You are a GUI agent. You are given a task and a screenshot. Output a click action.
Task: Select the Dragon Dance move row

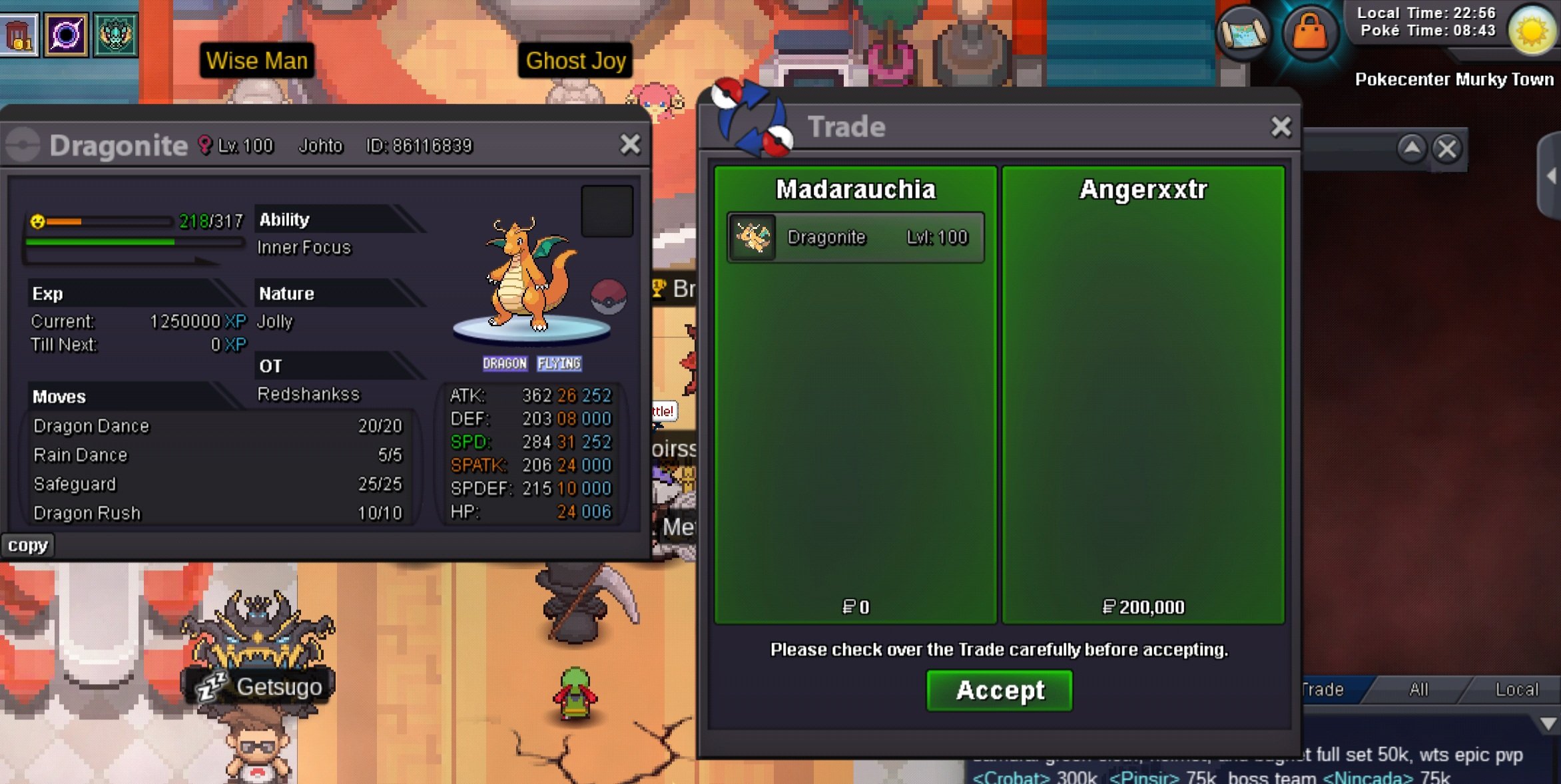click(x=217, y=426)
